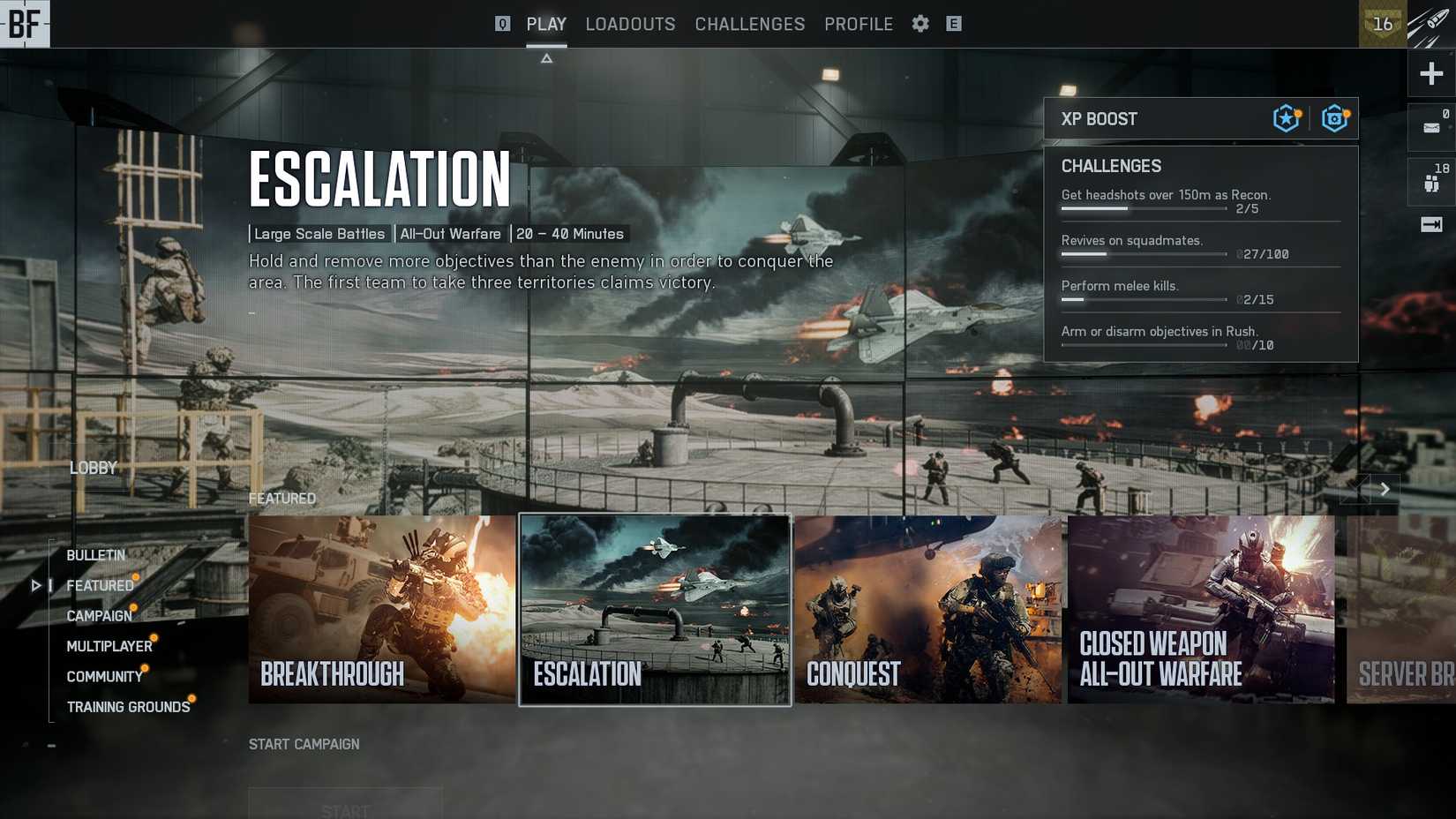The width and height of the screenshot is (1456, 819).
Task: Advance the Featured carousel with the right chevron
Action: [x=1385, y=489]
